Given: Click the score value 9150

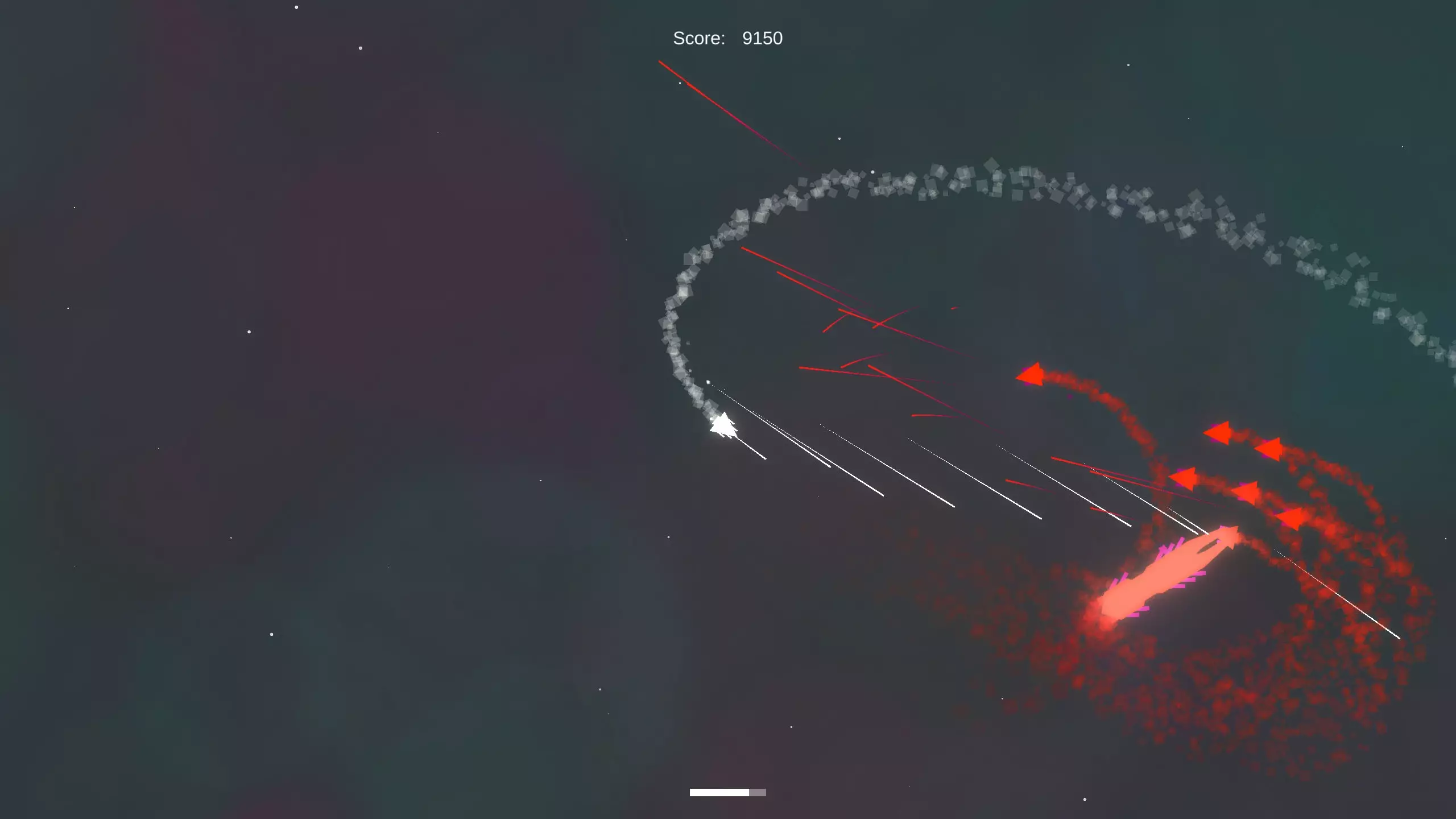Looking at the screenshot, I should coord(762,38).
